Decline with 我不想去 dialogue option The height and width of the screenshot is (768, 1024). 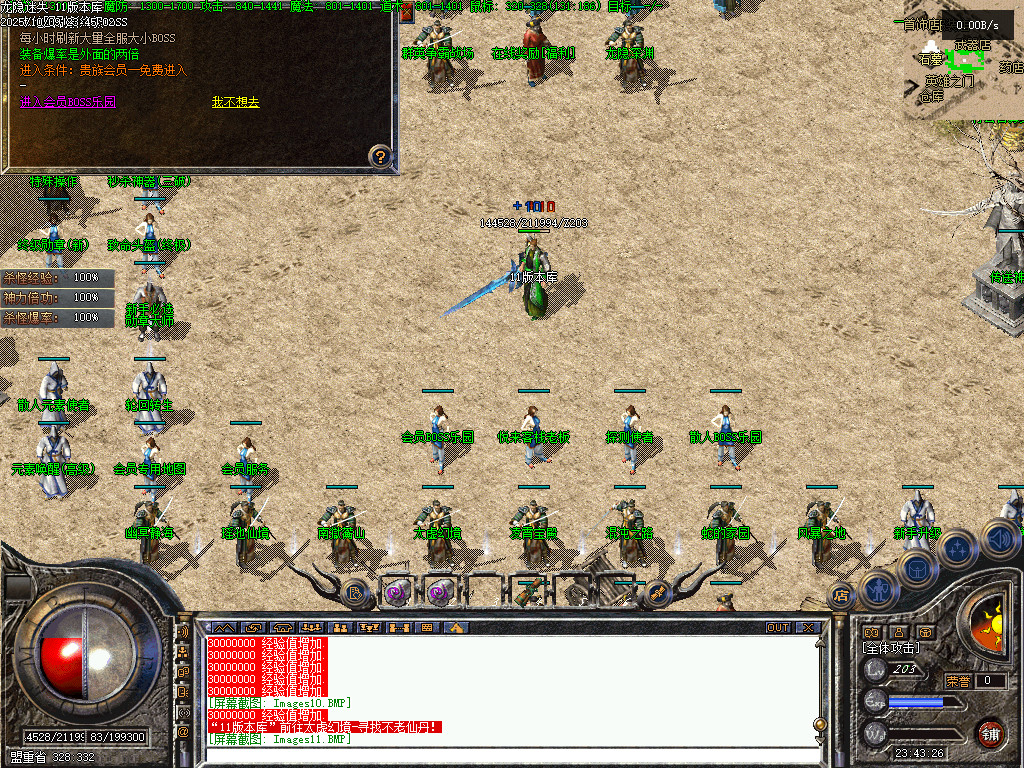point(235,102)
